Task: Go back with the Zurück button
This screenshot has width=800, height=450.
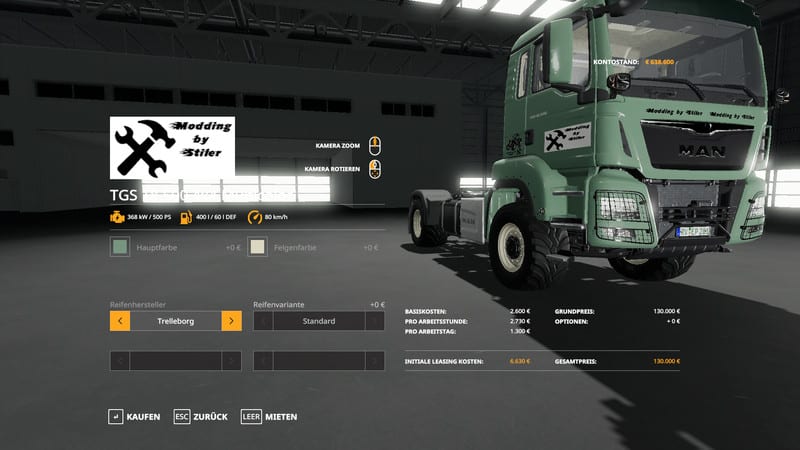Action: (x=200, y=416)
